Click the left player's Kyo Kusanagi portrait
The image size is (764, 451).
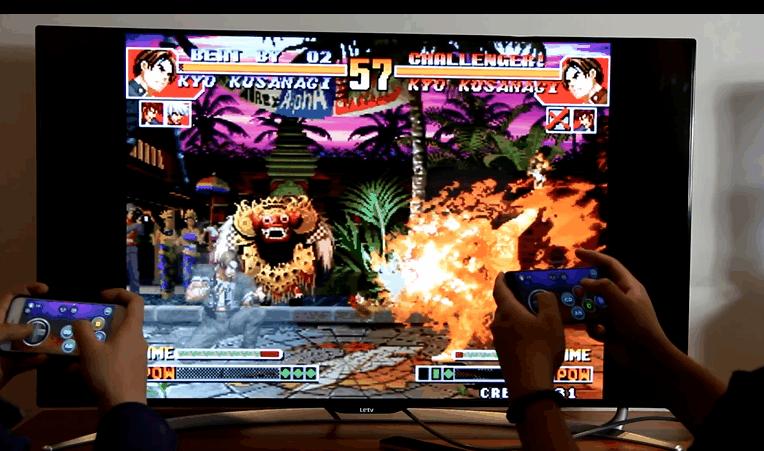click(151, 72)
